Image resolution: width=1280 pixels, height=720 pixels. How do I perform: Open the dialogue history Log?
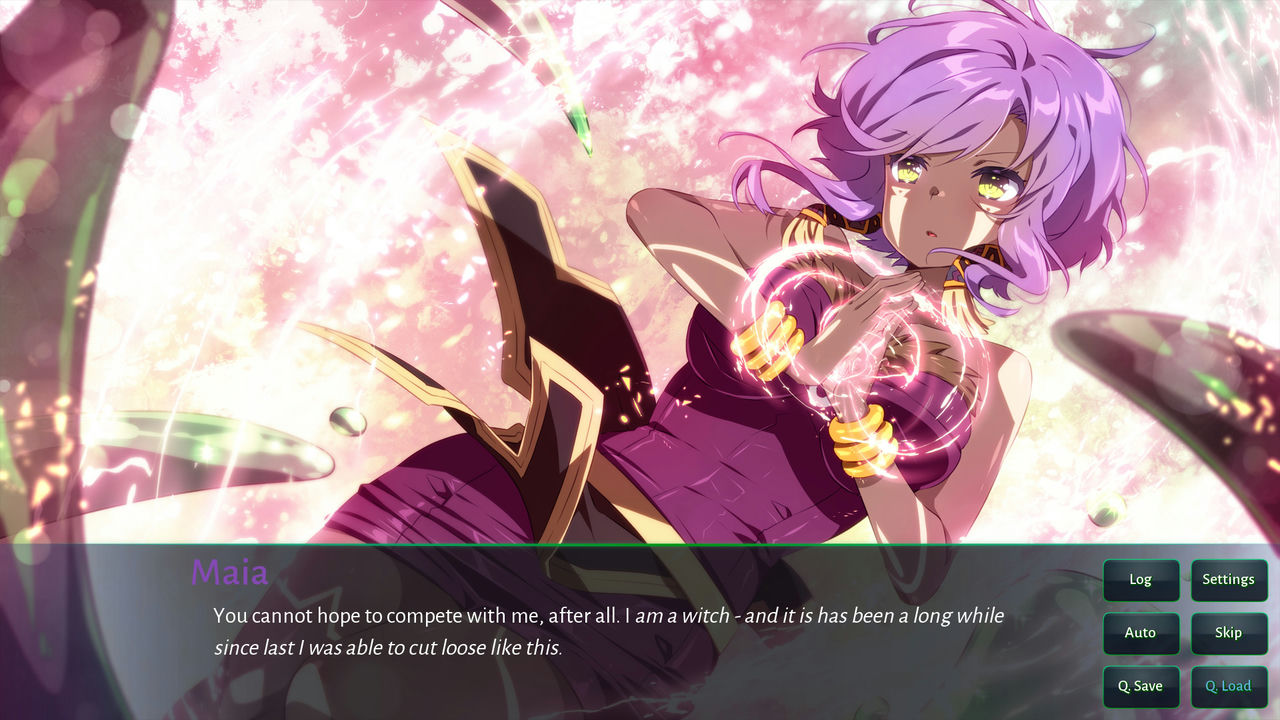pos(1141,580)
